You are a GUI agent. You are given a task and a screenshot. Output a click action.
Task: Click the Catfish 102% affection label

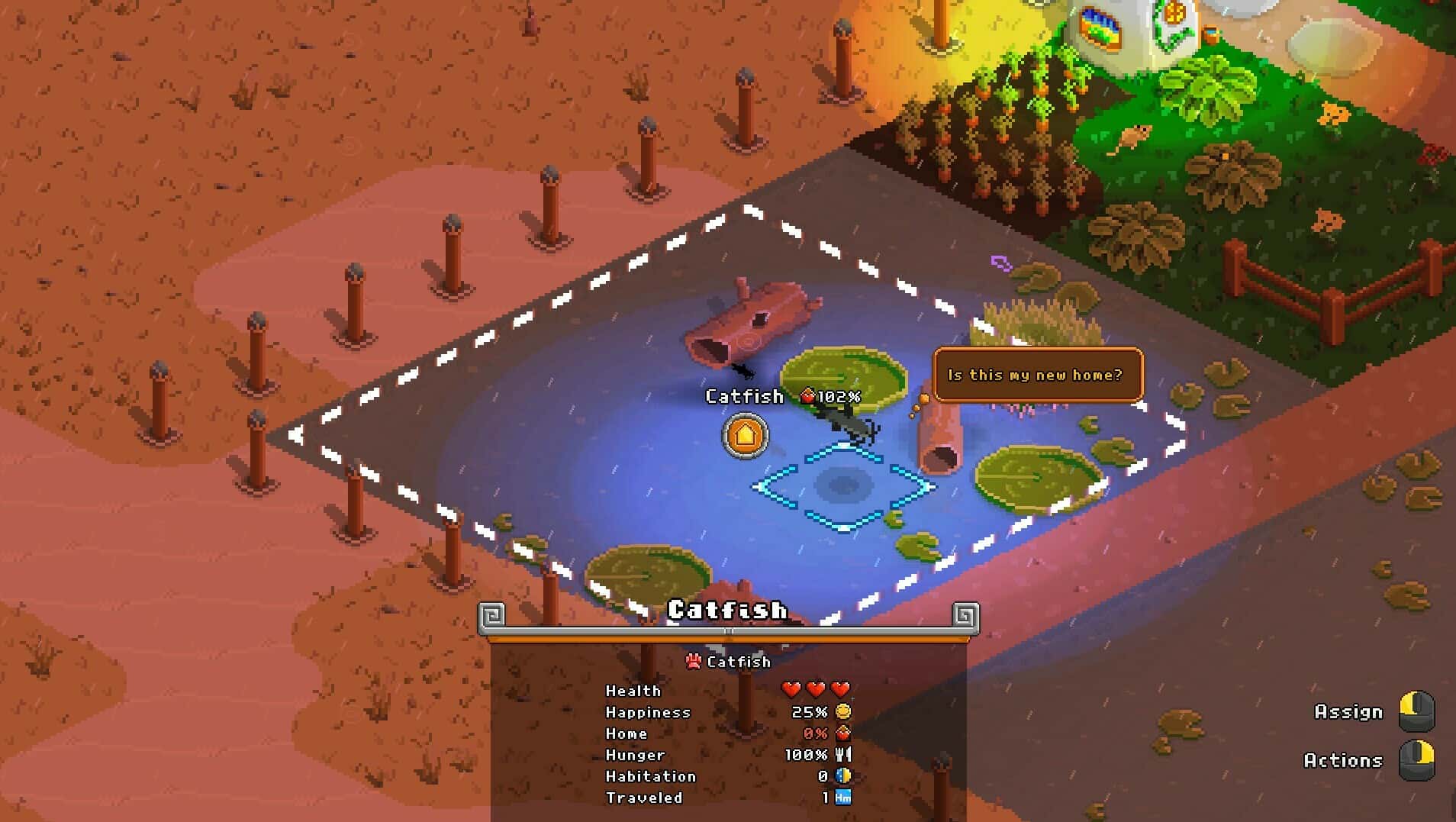click(x=782, y=396)
